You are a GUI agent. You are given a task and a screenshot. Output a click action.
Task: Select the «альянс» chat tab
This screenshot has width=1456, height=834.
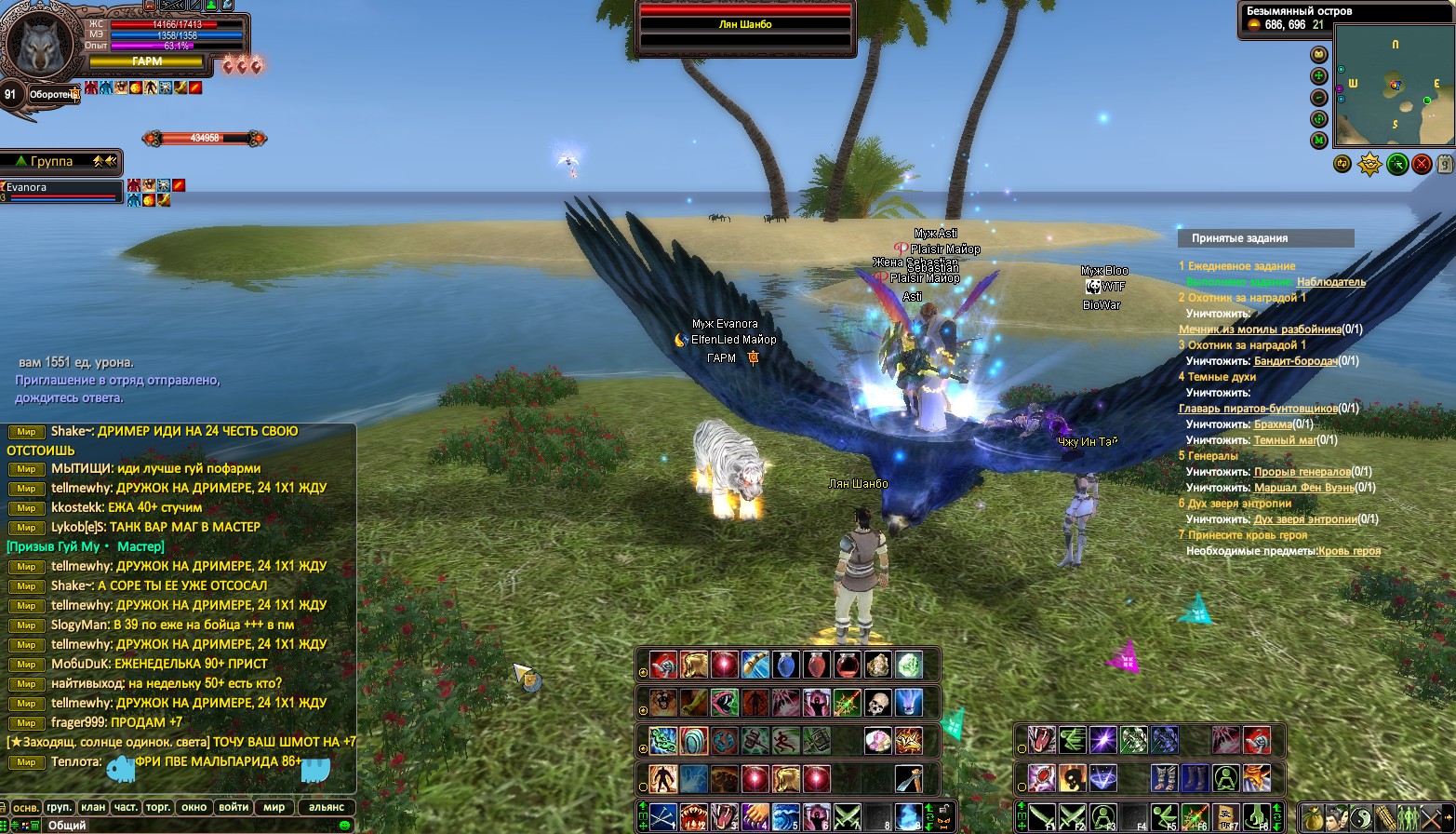(x=327, y=807)
